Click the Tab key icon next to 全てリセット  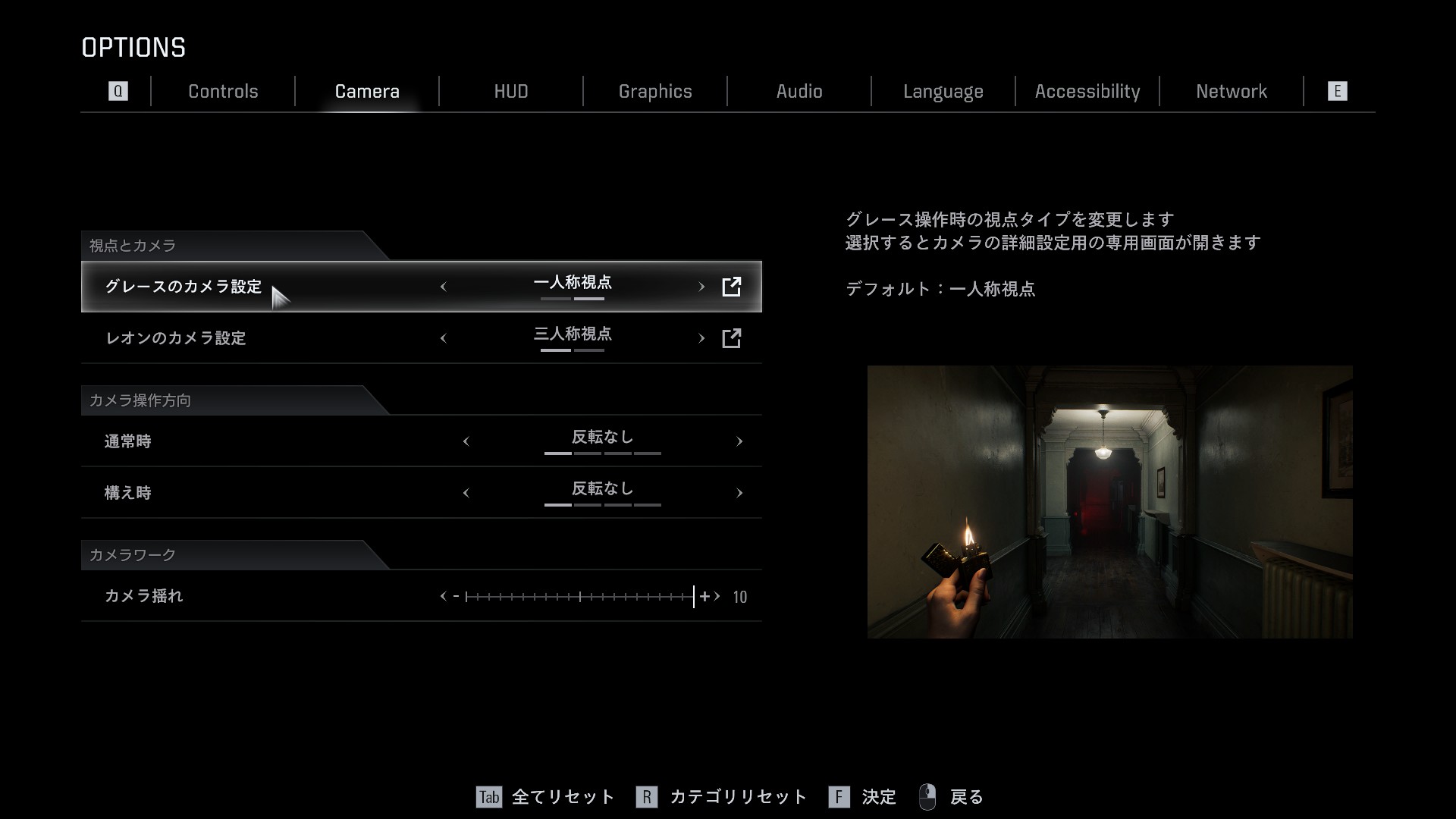coord(489,798)
